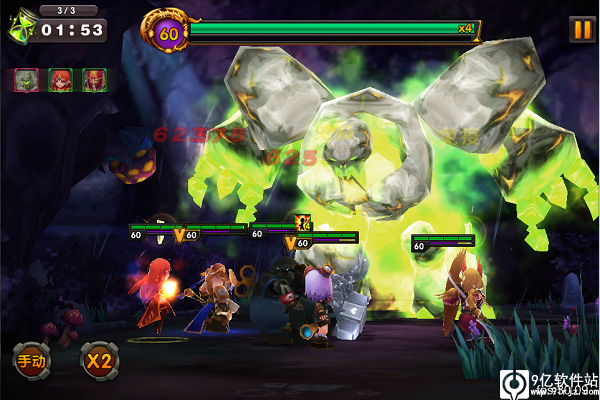Select the gray stone golem portrait
The width and height of the screenshot is (600, 400).
tap(26, 80)
